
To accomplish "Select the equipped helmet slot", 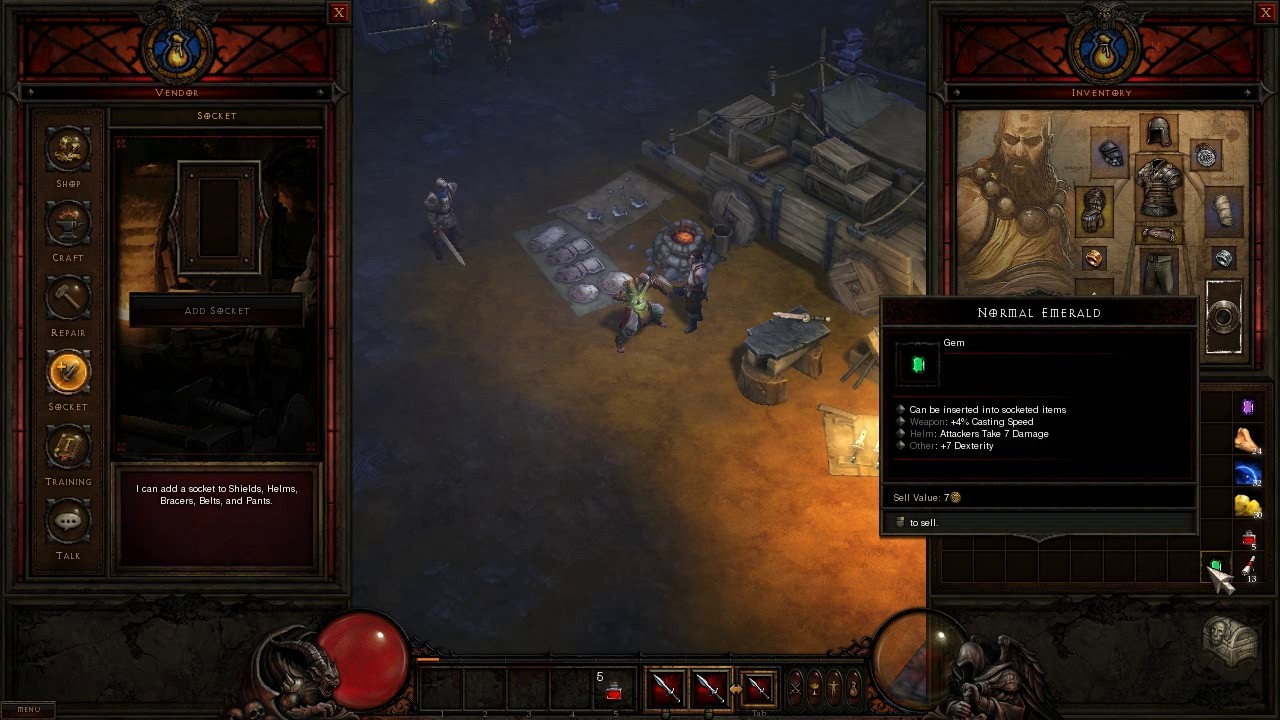I will coord(1157,133).
